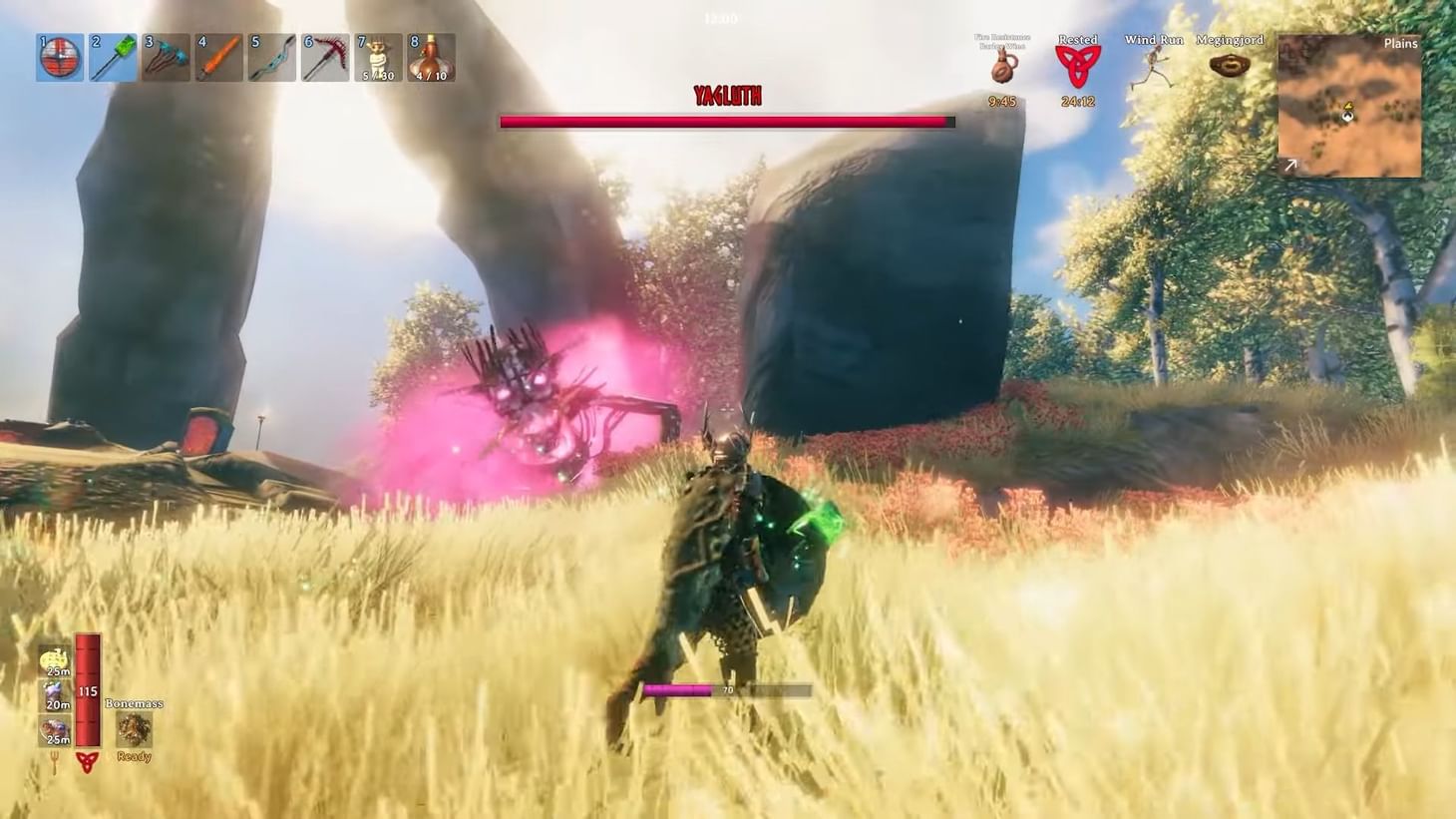This screenshot has height=819, width=1456.
Task: Equip the bow from hotbar slot 5
Action: coord(271,57)
